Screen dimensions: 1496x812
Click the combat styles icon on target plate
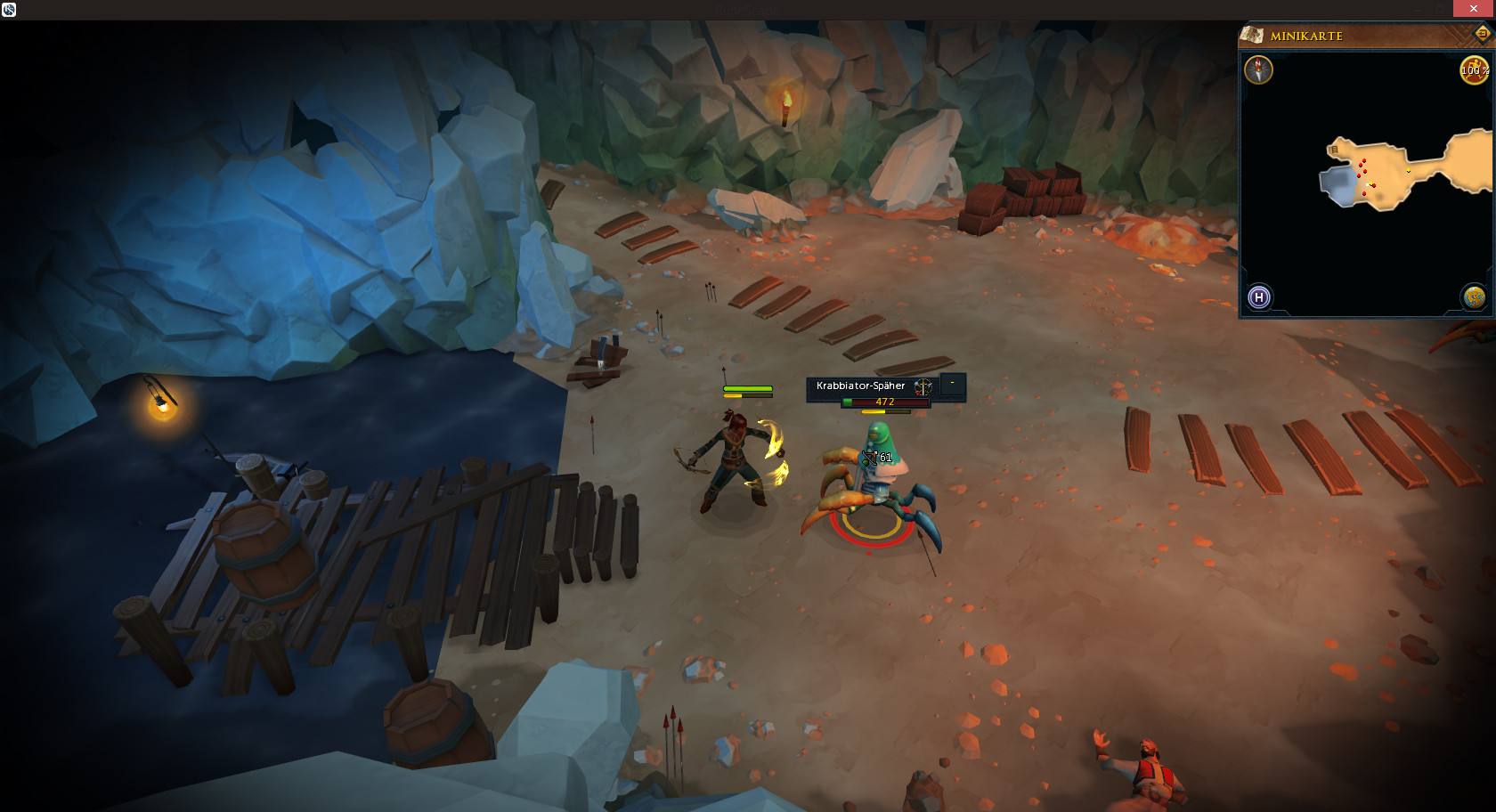click(x=923, y=386)
